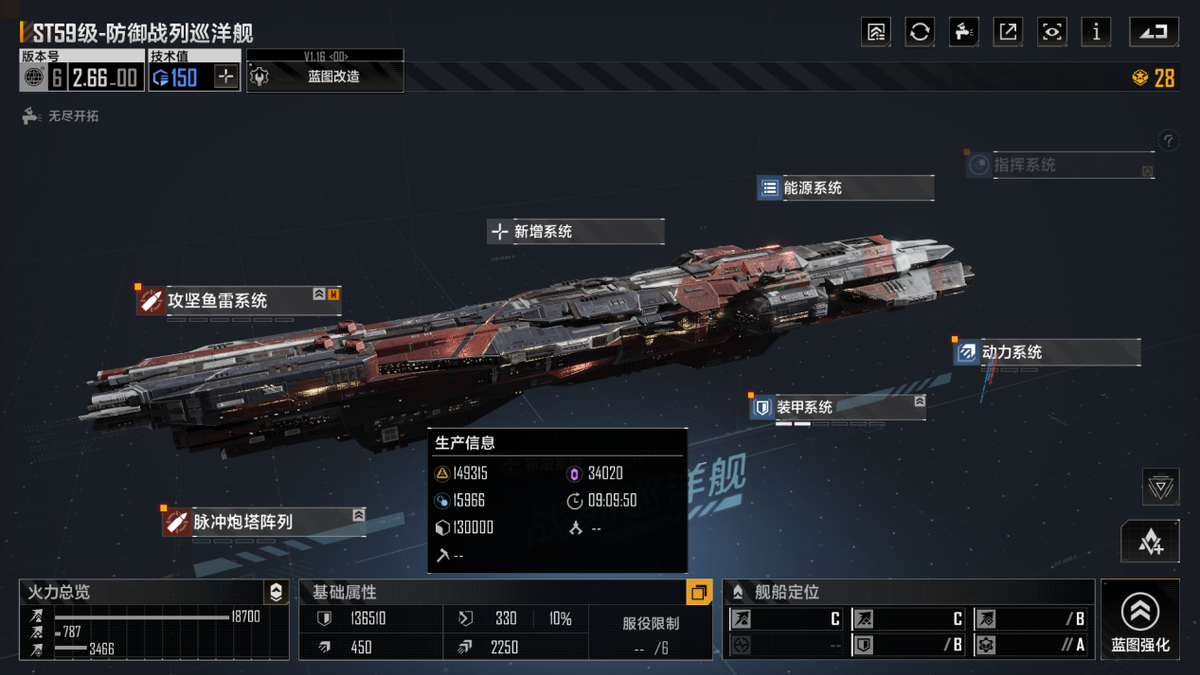
Task: Click the question mark help icon
Action: click(x=1167, y=140)
